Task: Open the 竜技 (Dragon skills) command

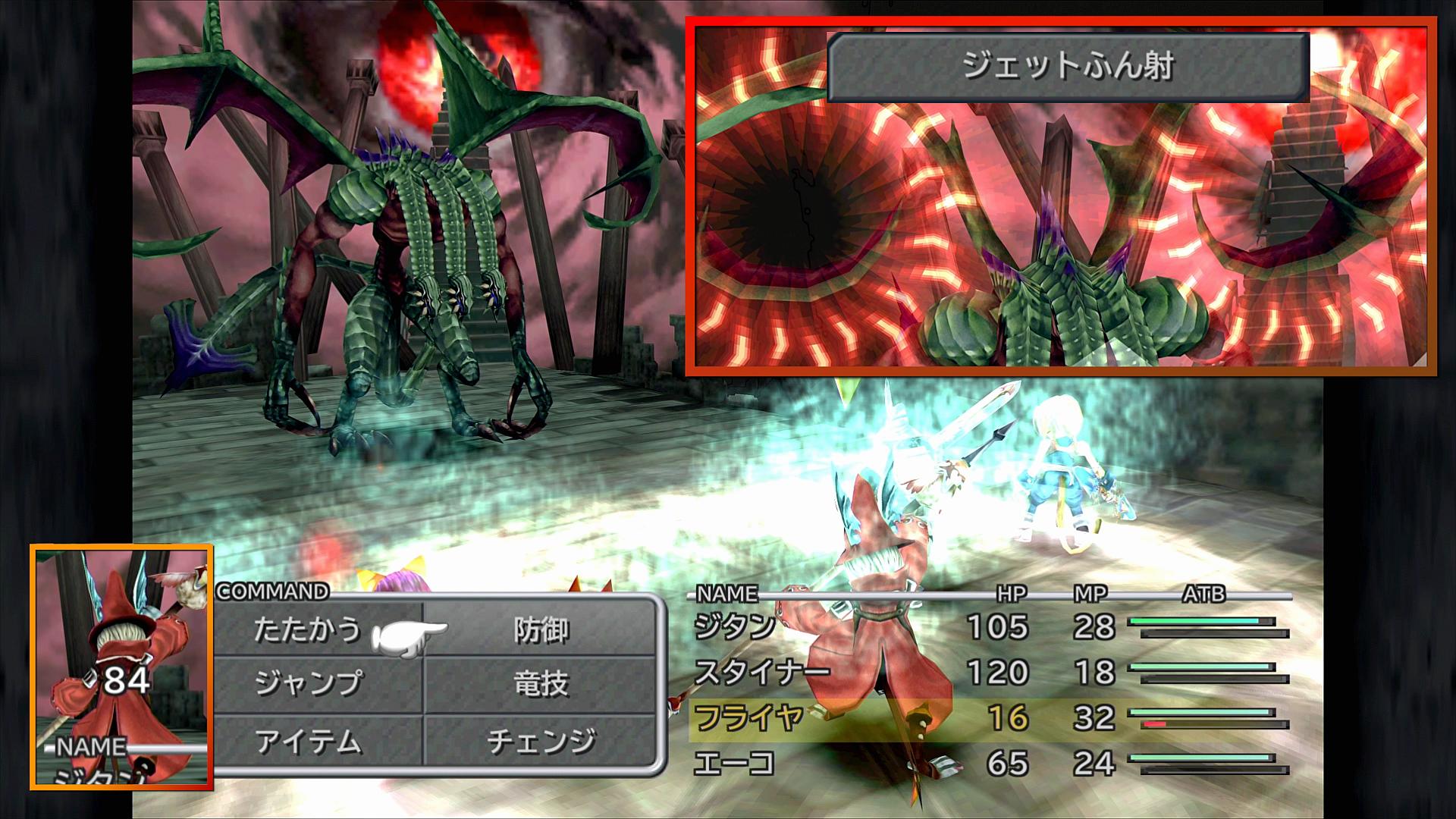Action: (x=541, y=684)
